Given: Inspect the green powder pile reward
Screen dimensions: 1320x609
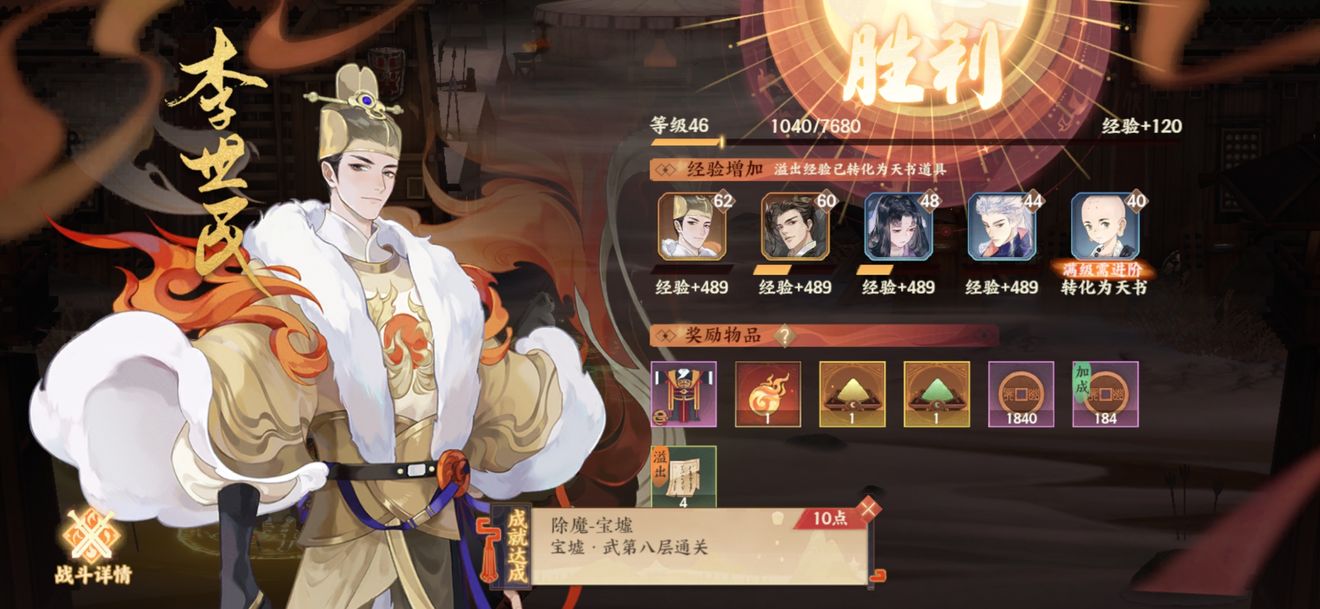Looking at the screenshot, I should [936, 394].
